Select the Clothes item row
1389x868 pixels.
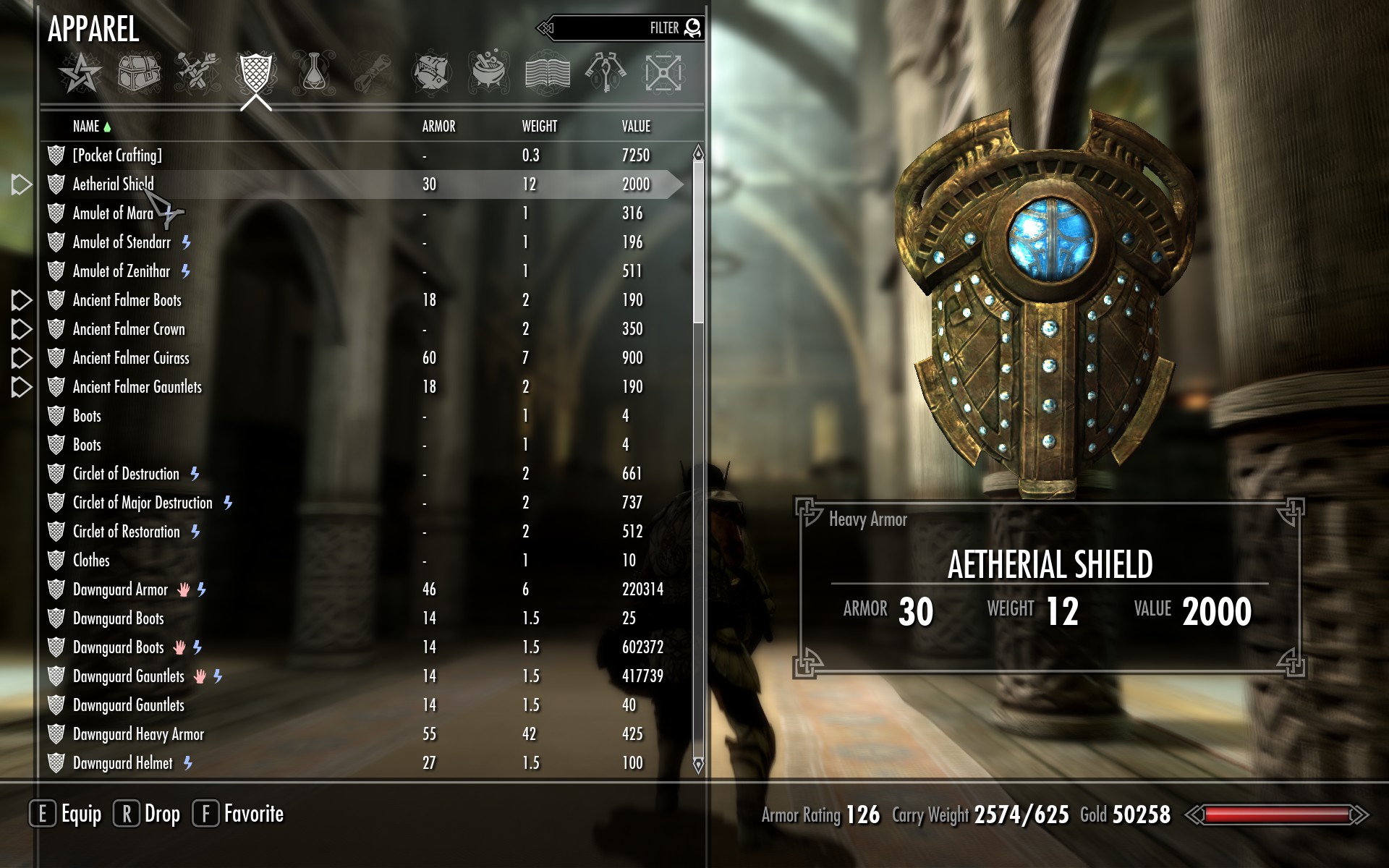point(91,561)
